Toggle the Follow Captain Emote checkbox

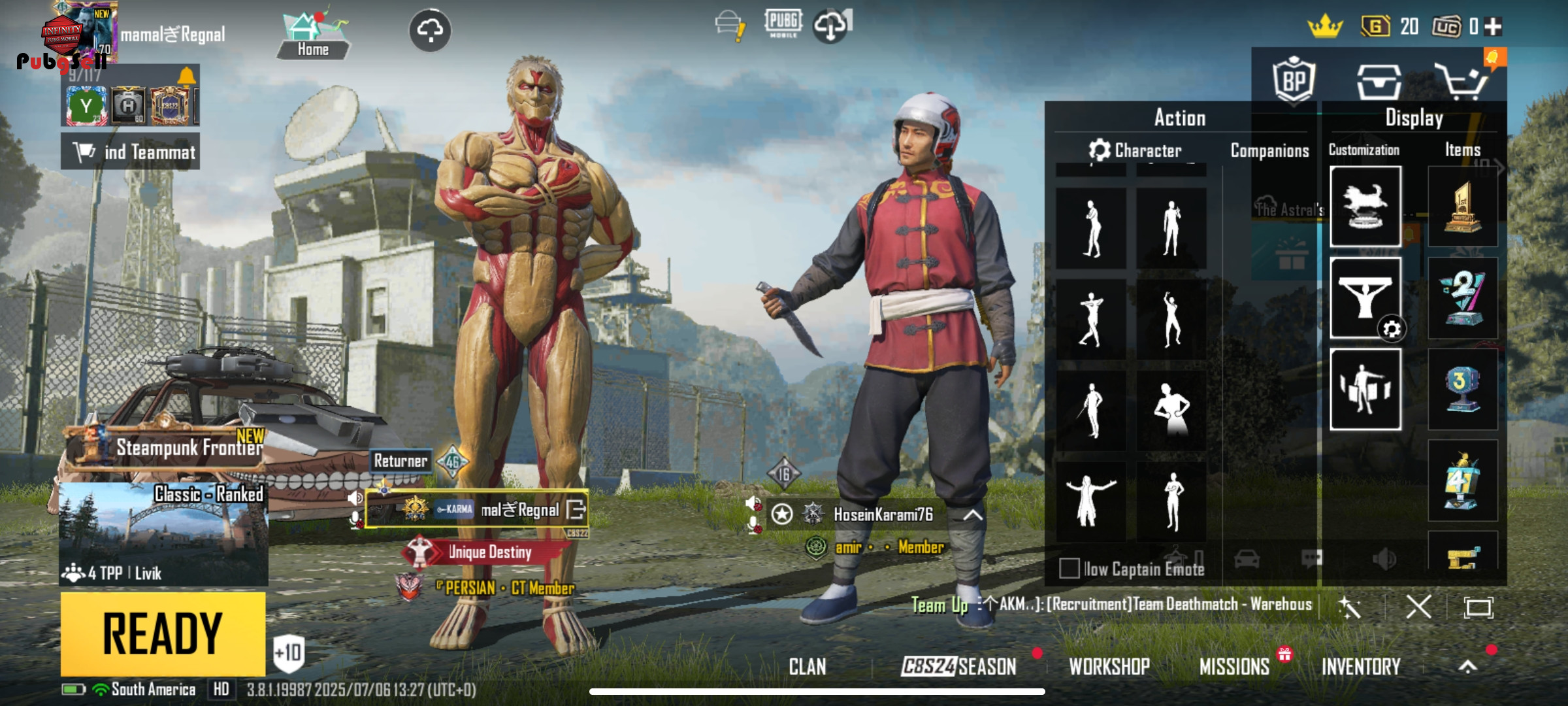[1070, 568]
